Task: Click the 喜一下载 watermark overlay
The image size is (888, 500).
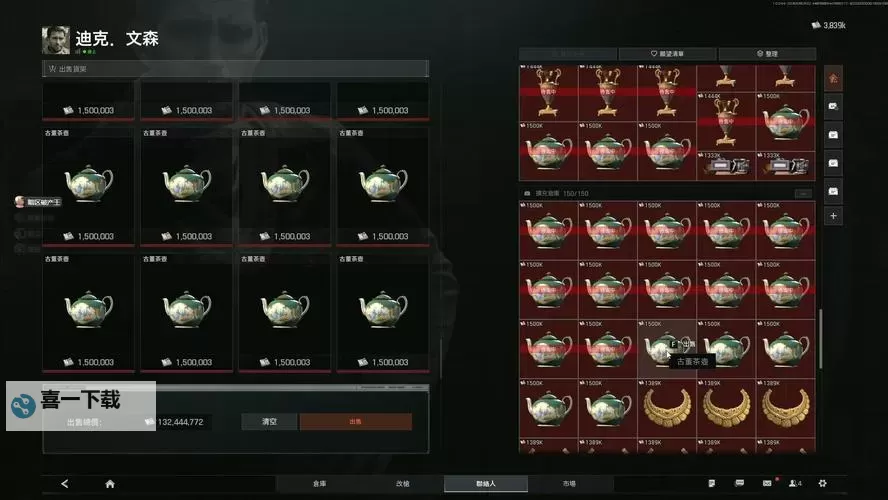Action: [80, 402]
